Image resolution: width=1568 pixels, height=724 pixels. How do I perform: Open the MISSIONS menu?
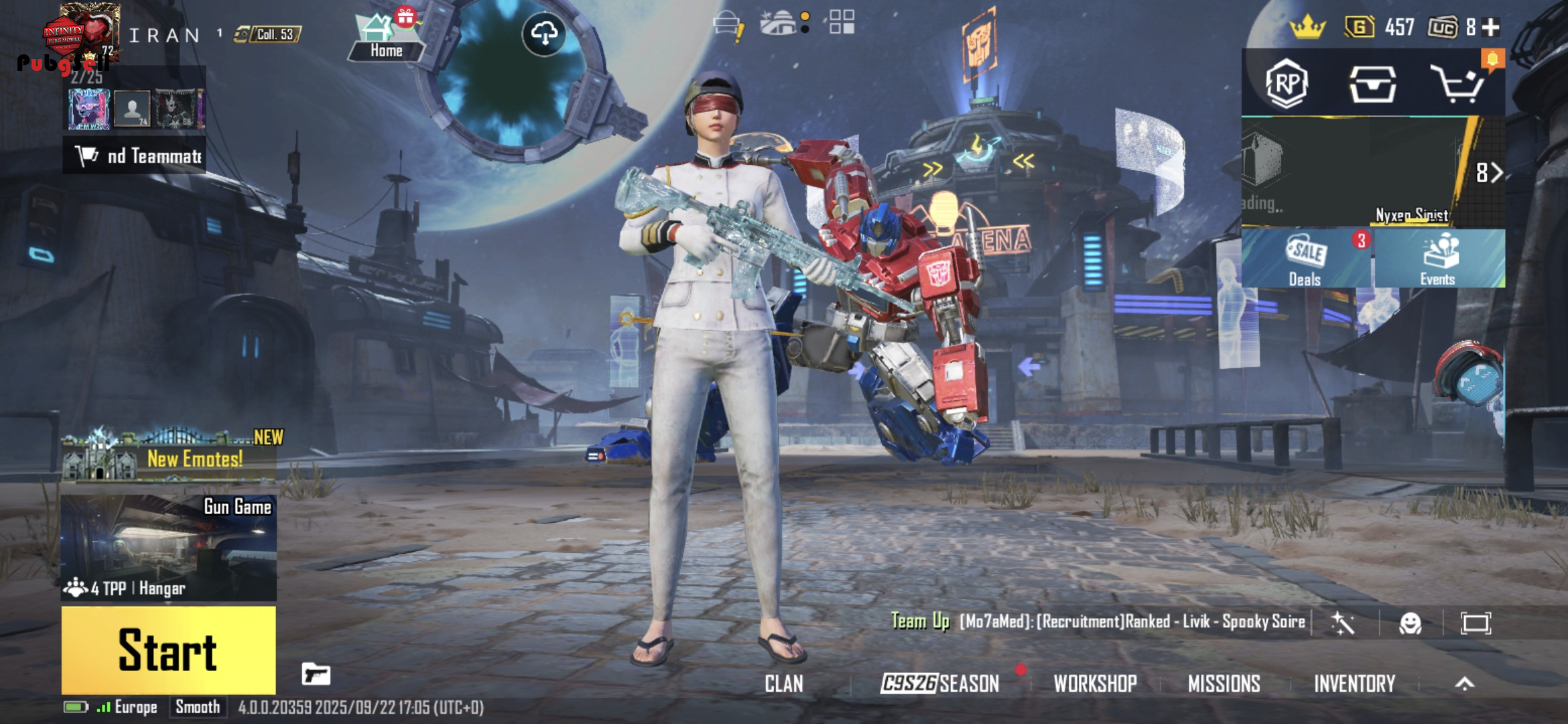(1224, 684)
